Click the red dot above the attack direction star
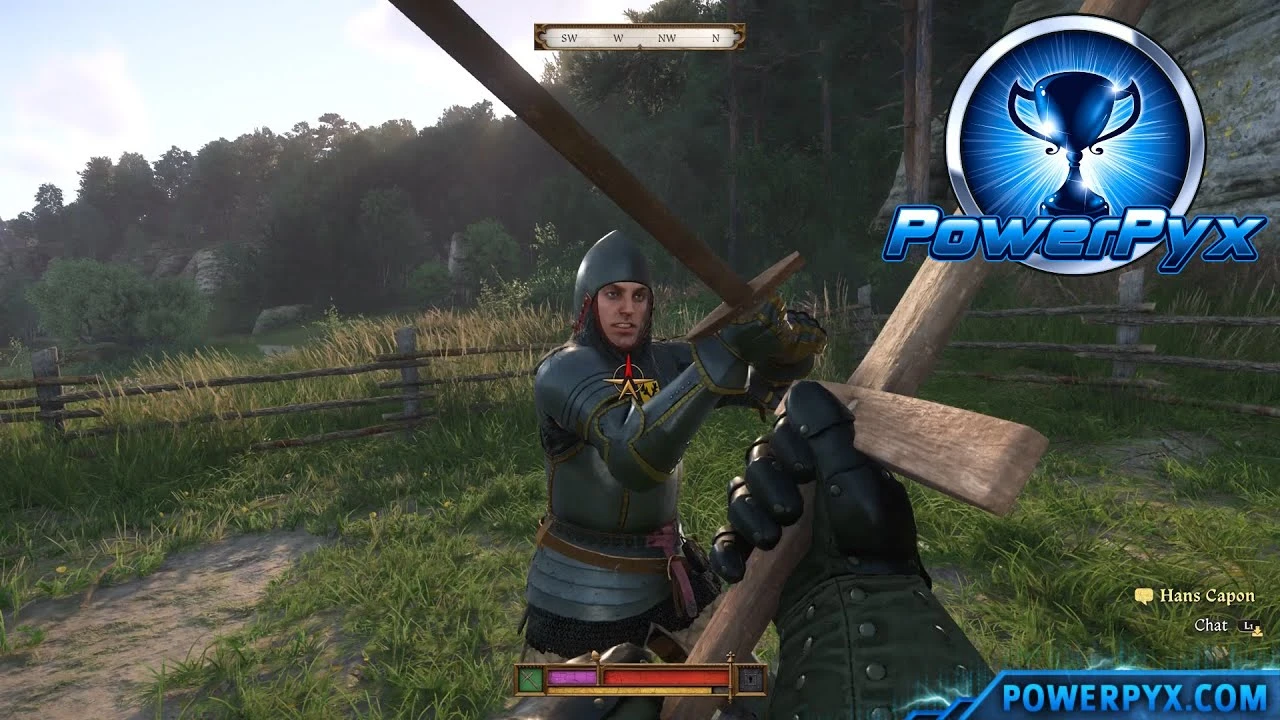The height and width of the screenshot is (720, 1280). [628, 356]
